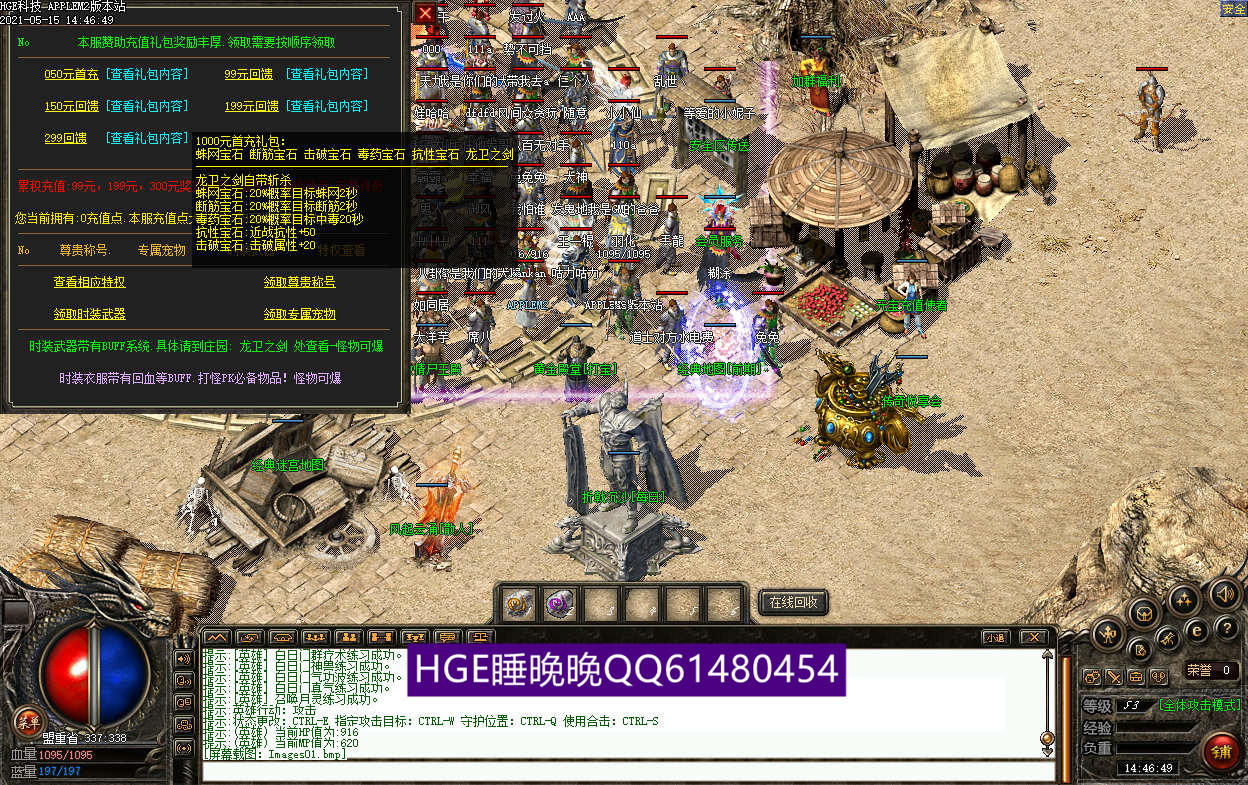Click 查看相应特权 to view privileges
Screen dimensions: 1248x785
point(89,282)
